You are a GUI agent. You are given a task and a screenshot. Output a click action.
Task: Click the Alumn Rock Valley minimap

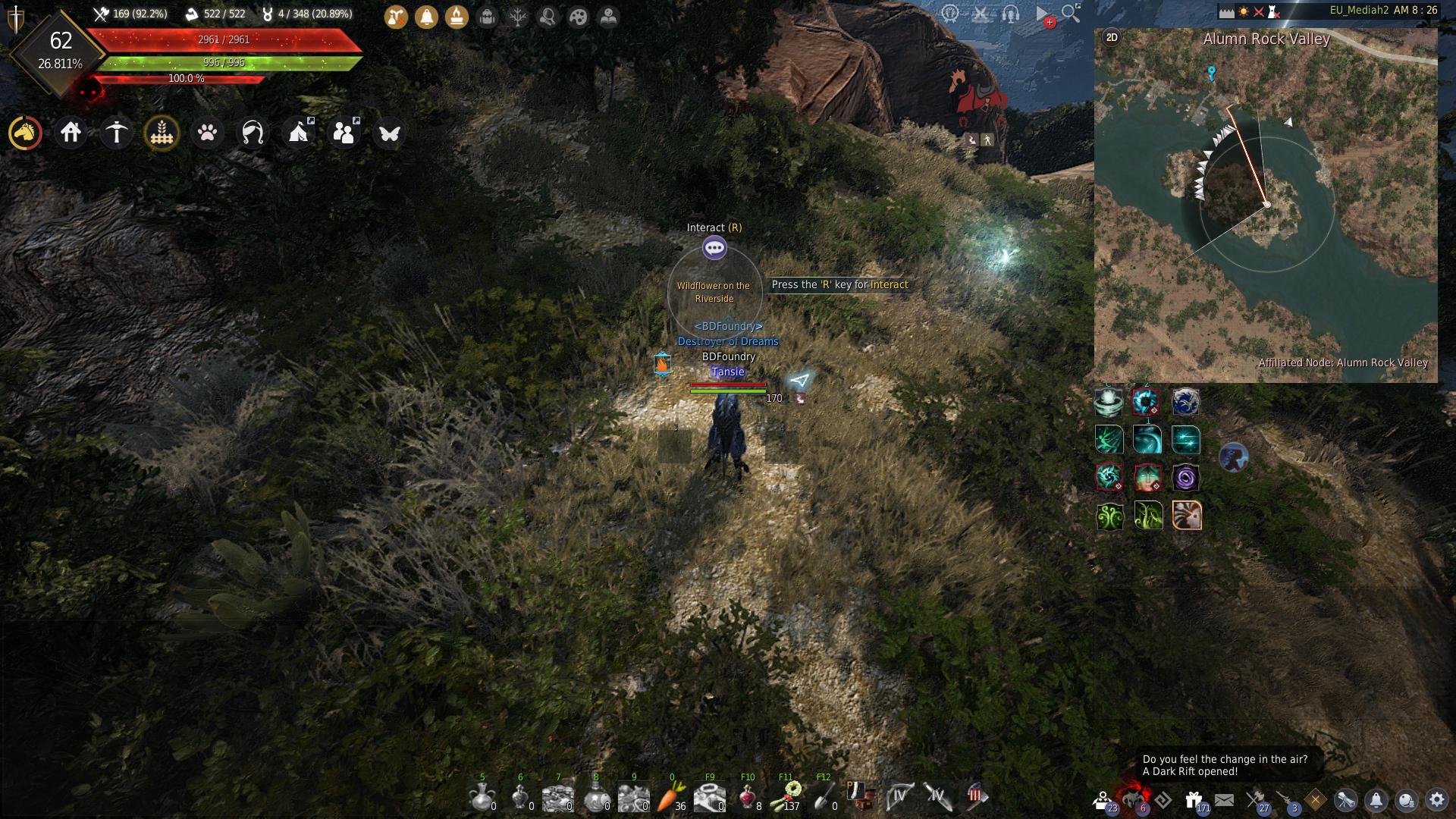click(1265, 205)
